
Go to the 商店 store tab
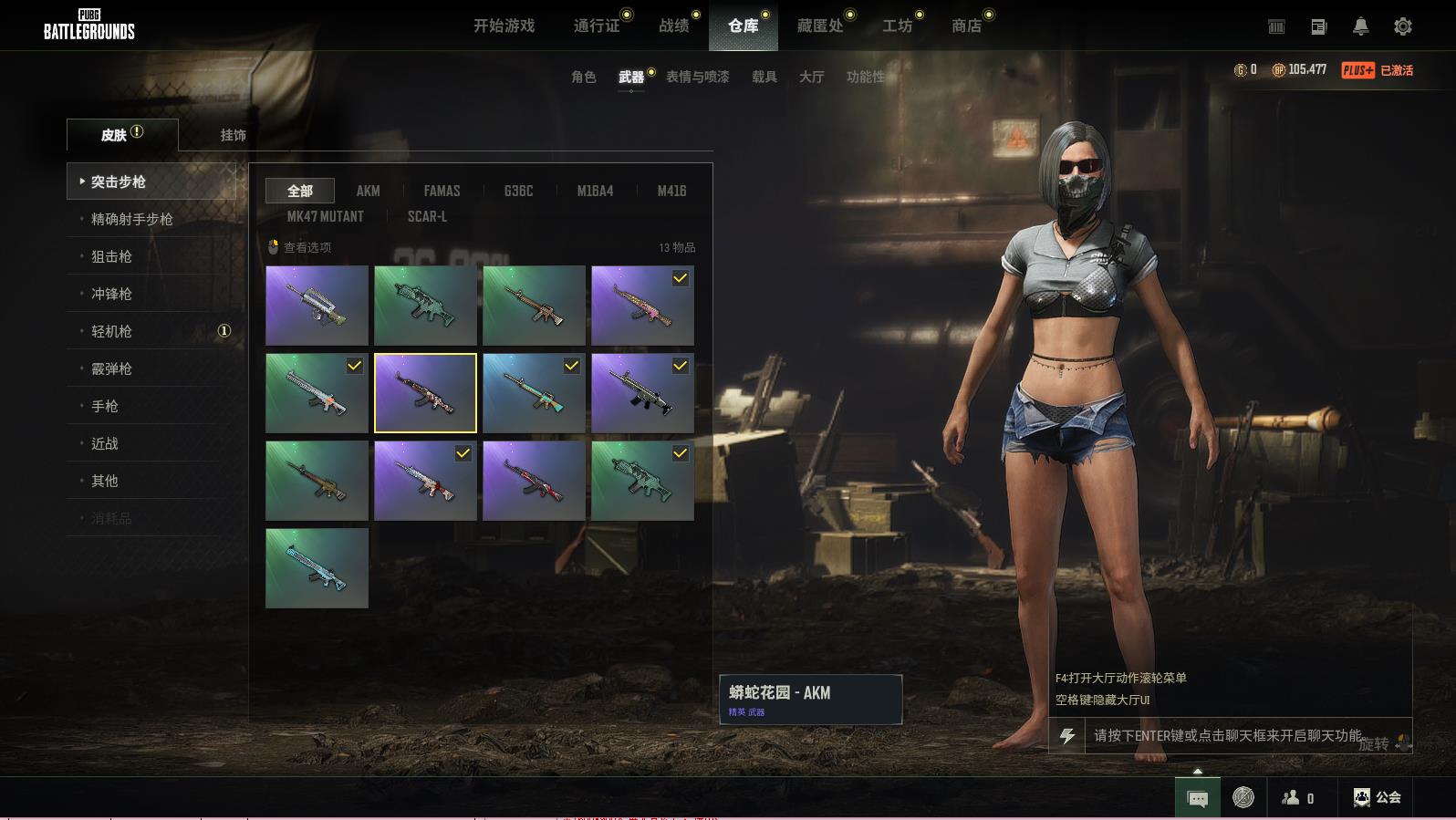point(966,26)
